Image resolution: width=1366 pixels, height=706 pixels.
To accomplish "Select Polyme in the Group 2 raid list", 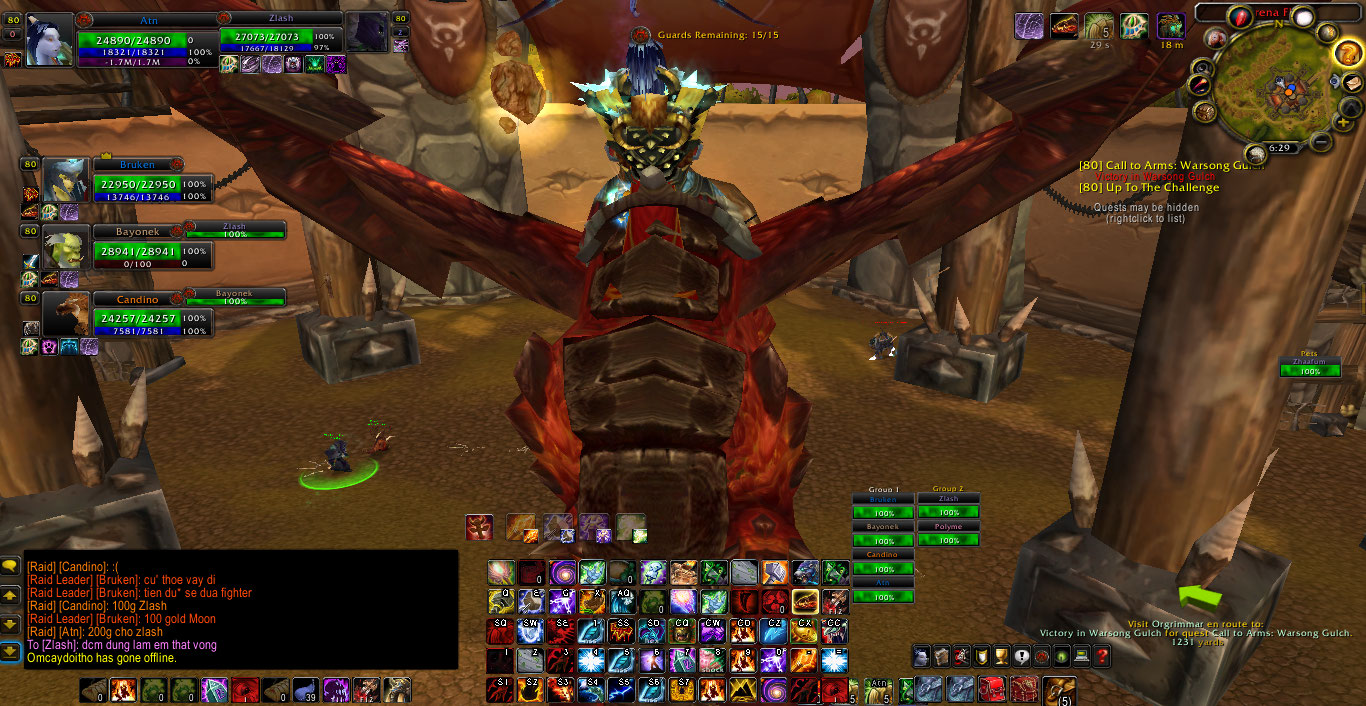I will tap(948, 527).
